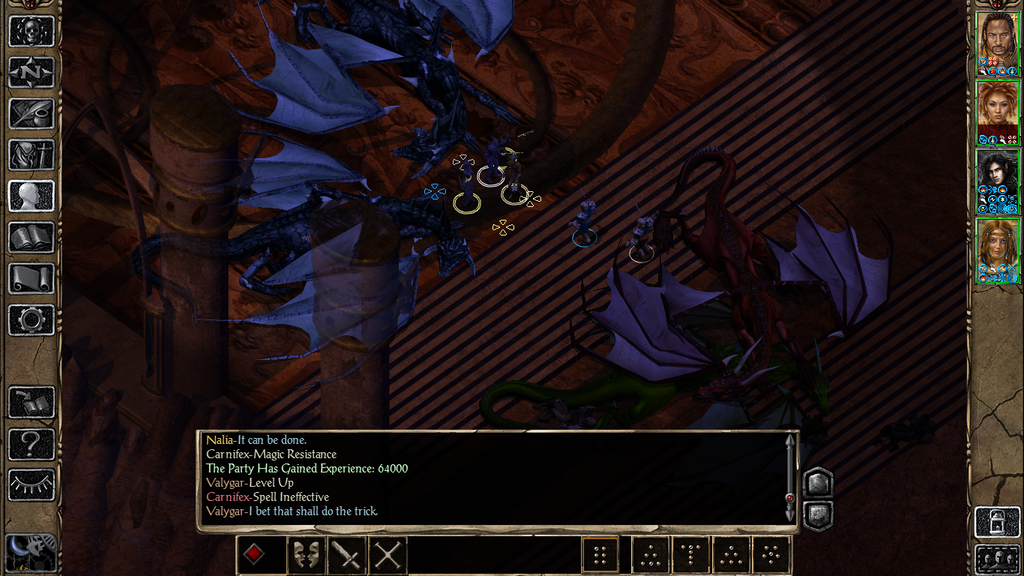Screen dimensions: 1024x576
Task: Open the character record head icon
Action: [x=31, y=195]
